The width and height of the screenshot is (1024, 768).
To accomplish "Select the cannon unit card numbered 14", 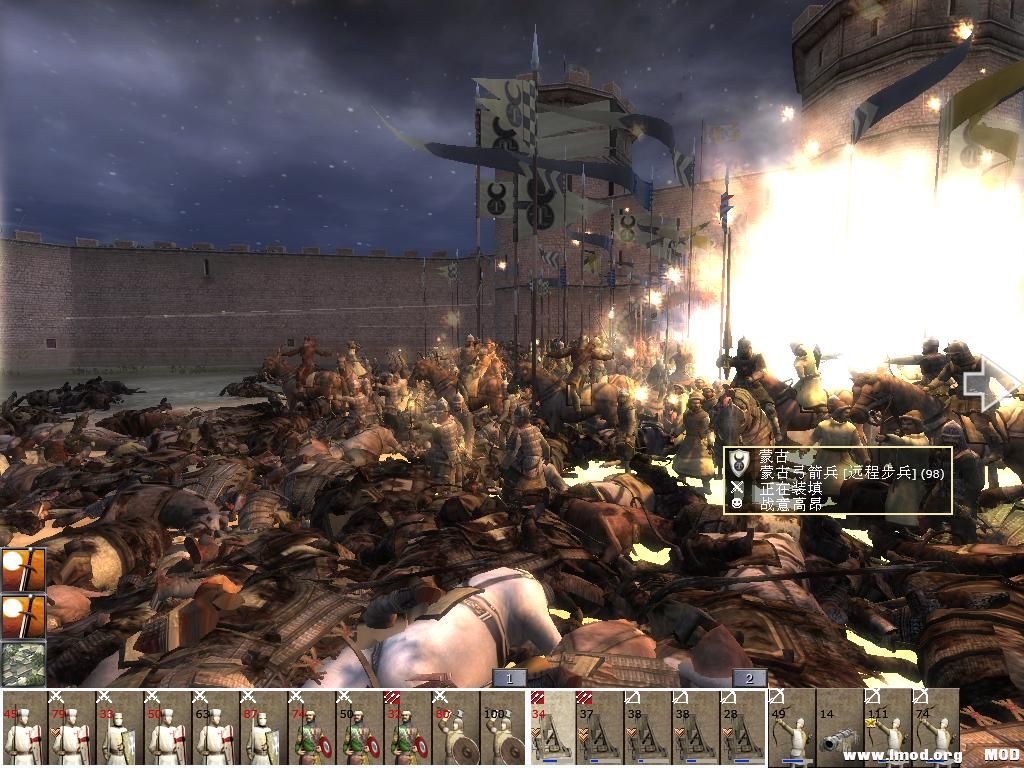I will coord(839,728).
